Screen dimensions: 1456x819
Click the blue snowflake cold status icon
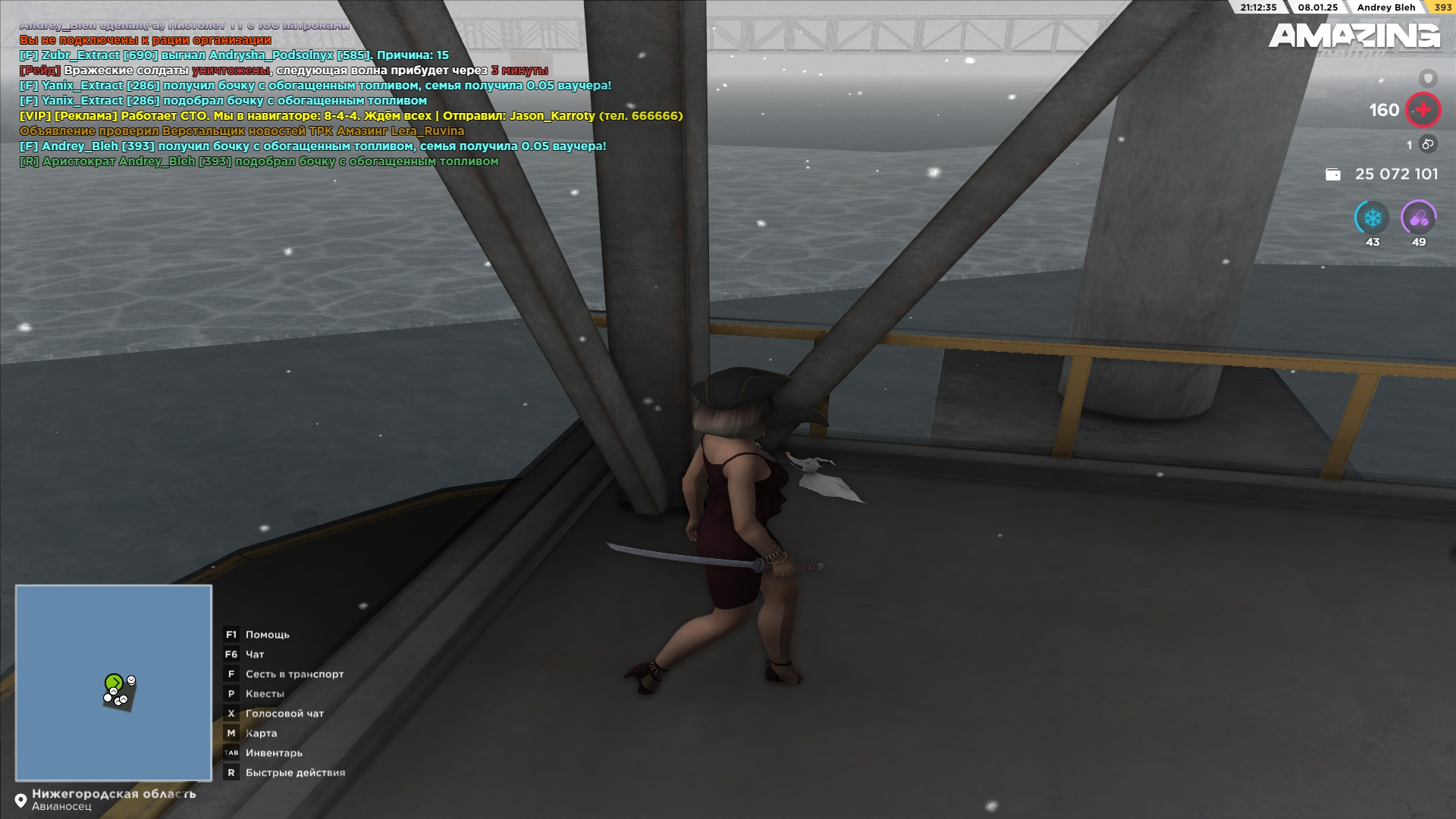pos(1372,218)
